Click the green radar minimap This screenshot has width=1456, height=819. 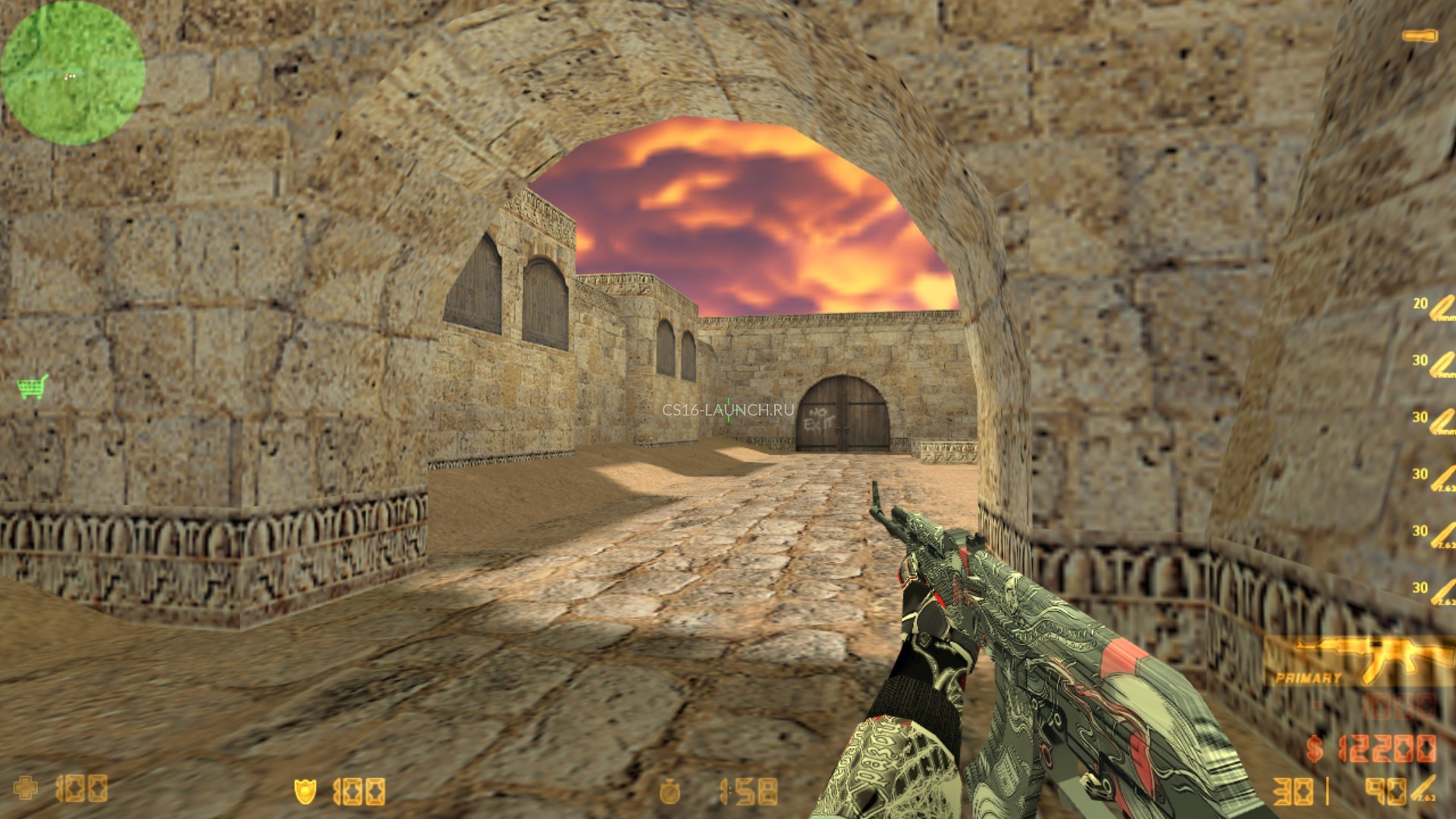(x=73, y=73)
